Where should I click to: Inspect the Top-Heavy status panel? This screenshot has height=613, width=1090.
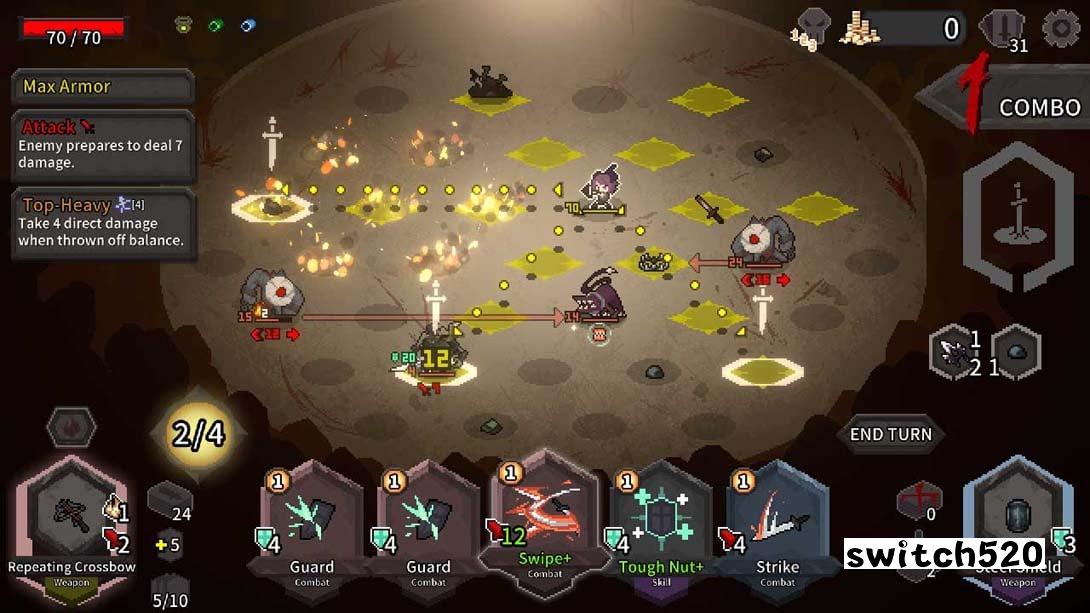tap(102, 224)
